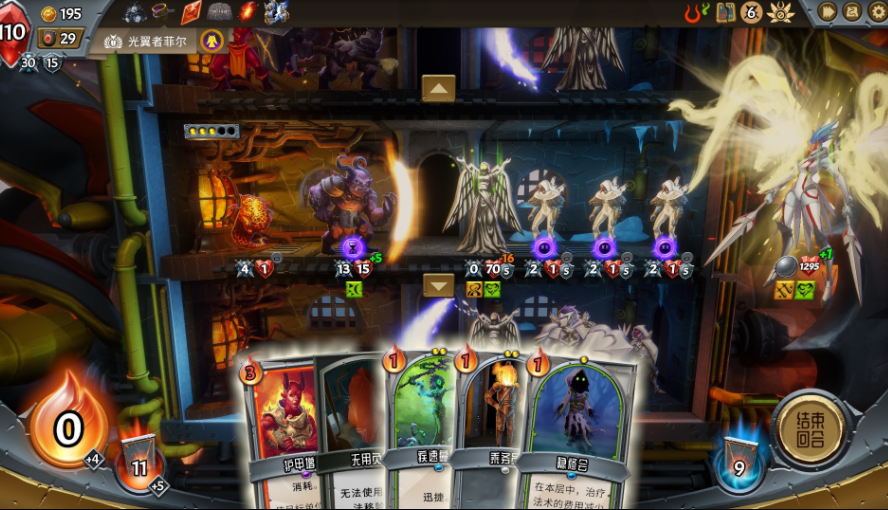The height and width of the screenshot is (510, 888).
Task: Pick the green thorn creature card
Action: coord(420,420)
